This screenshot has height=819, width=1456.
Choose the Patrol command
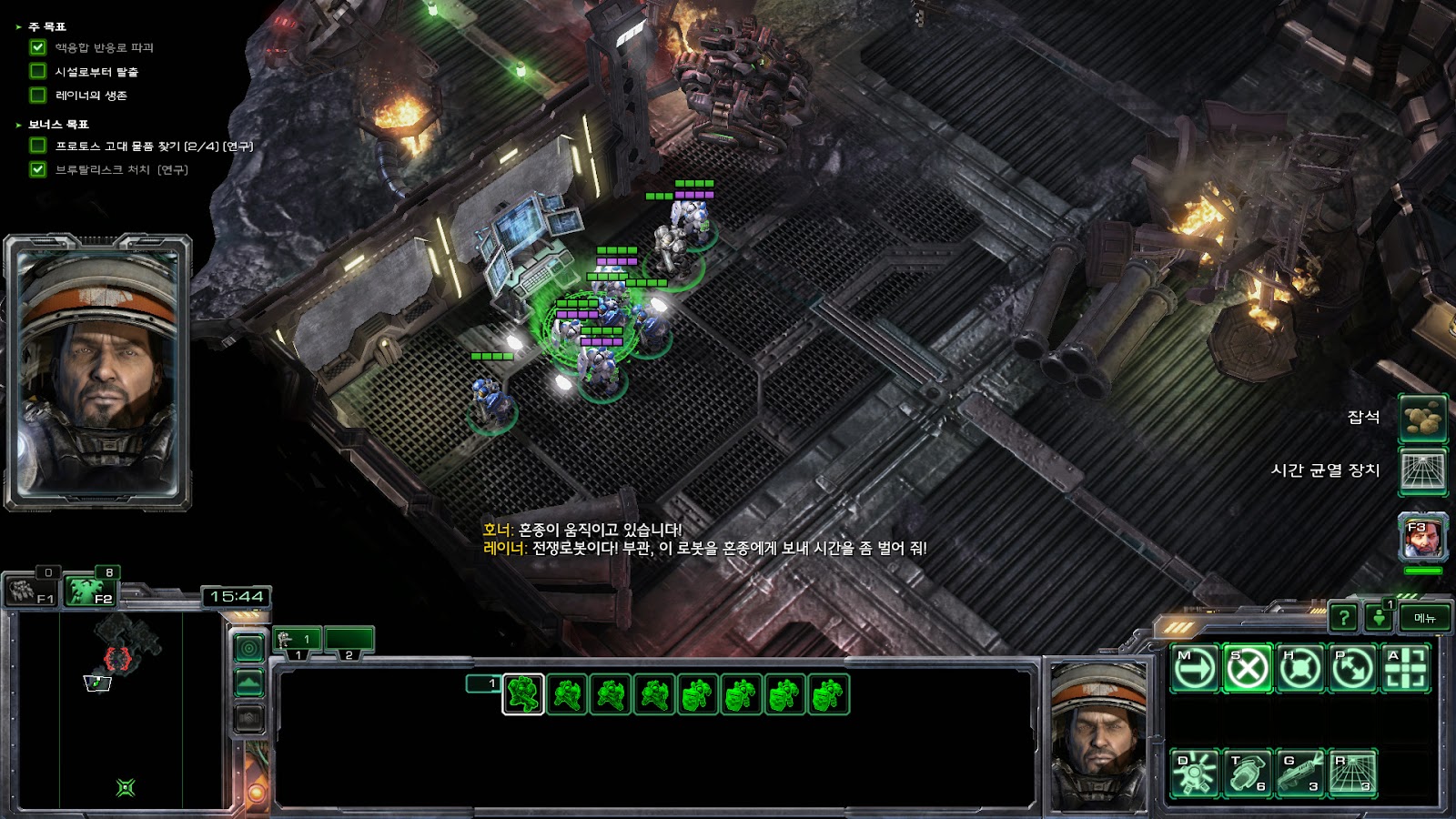pos(1352,670)
